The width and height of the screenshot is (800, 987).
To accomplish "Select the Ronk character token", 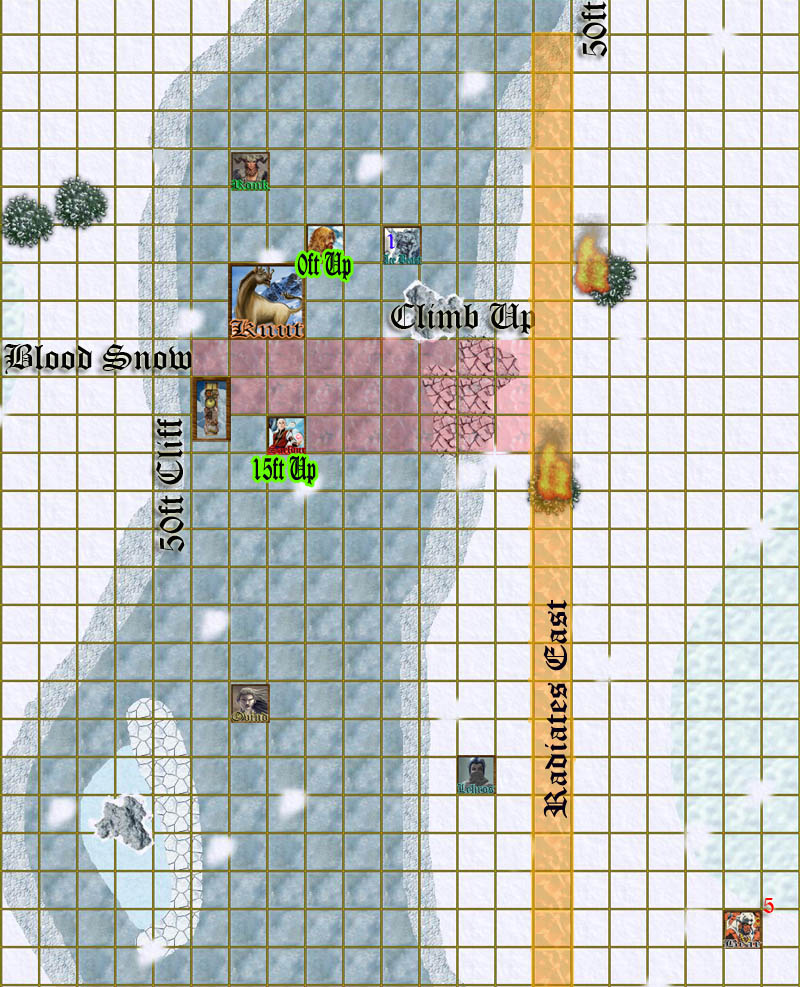I will 250,171.
